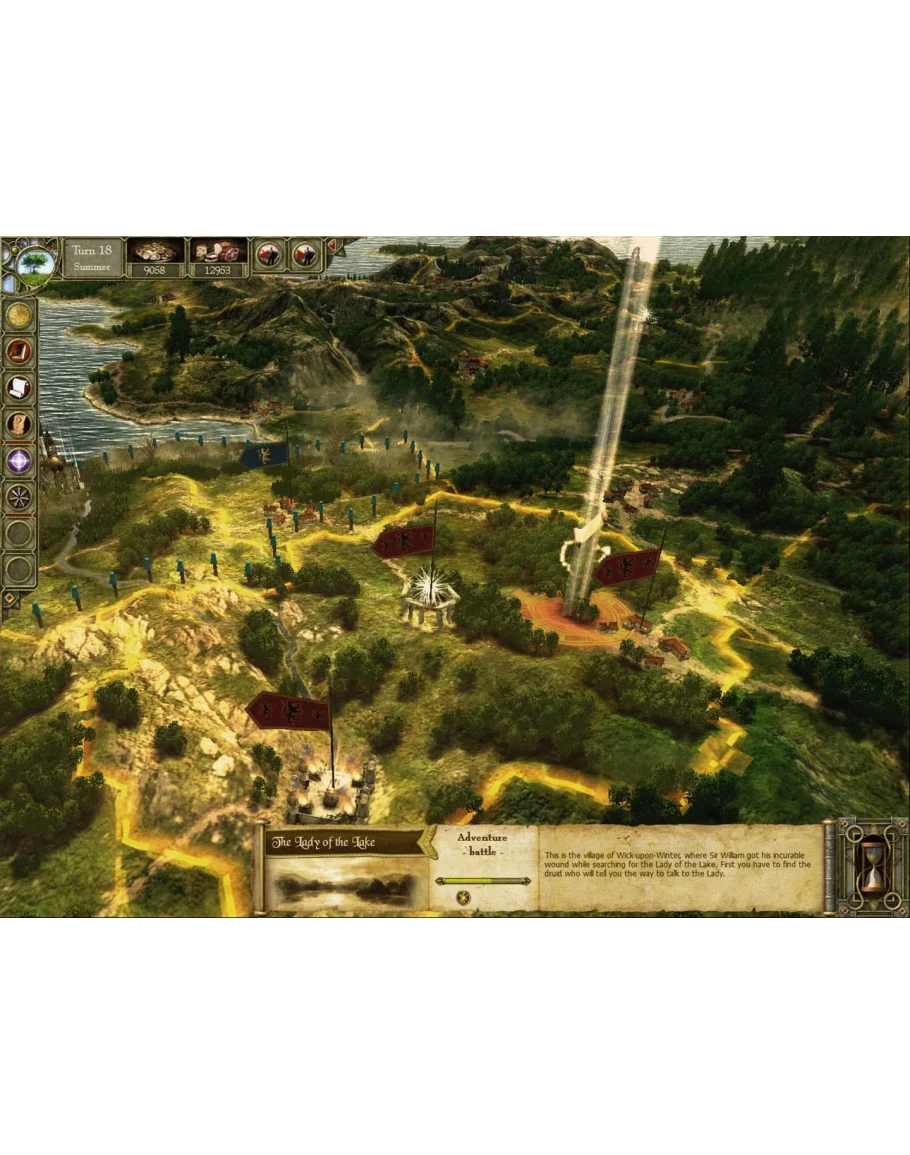Open the red book sidebar button

(20, 351)
